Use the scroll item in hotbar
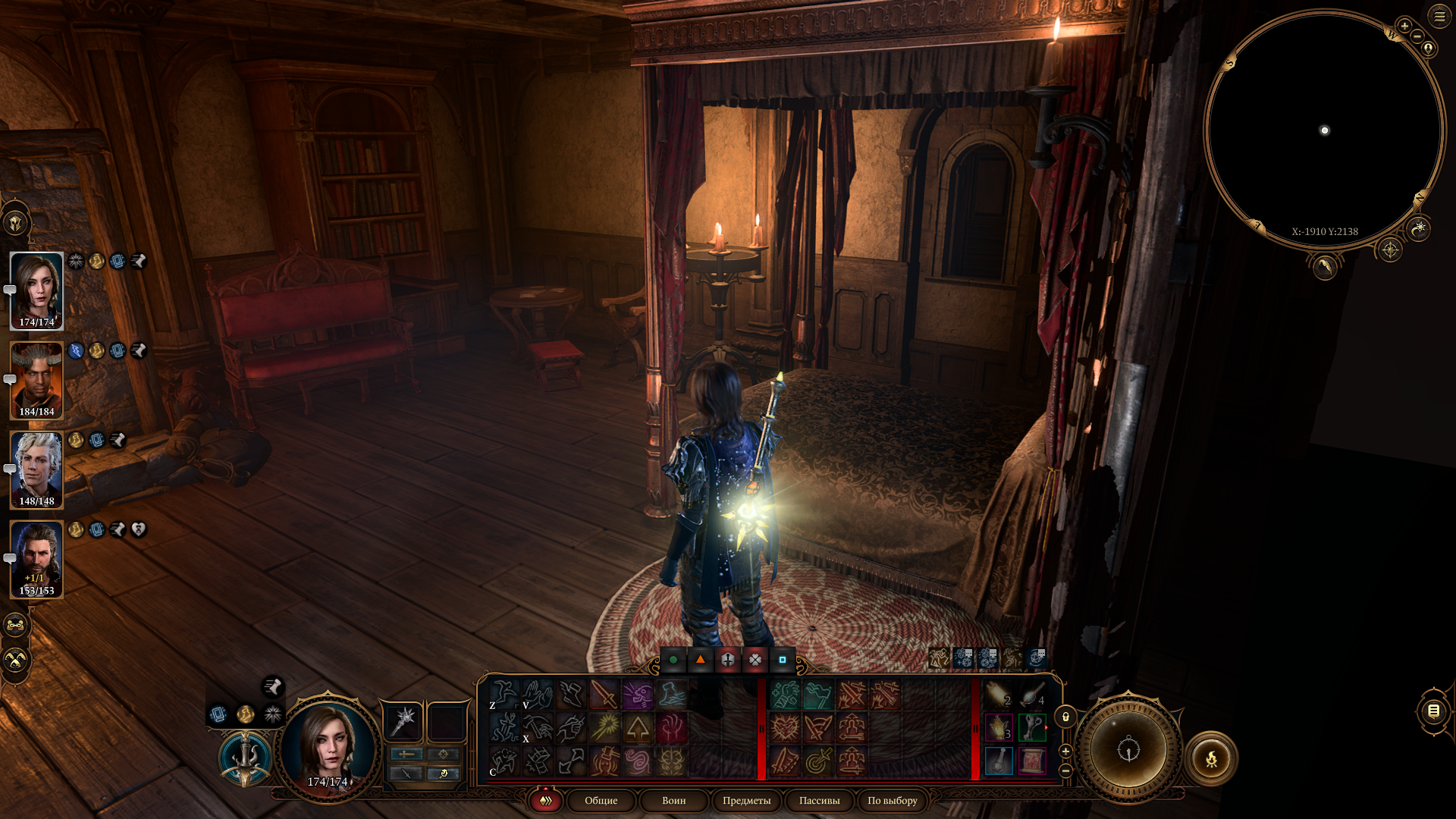The width and height of the screenshot is (1456, 819). 1032,761
